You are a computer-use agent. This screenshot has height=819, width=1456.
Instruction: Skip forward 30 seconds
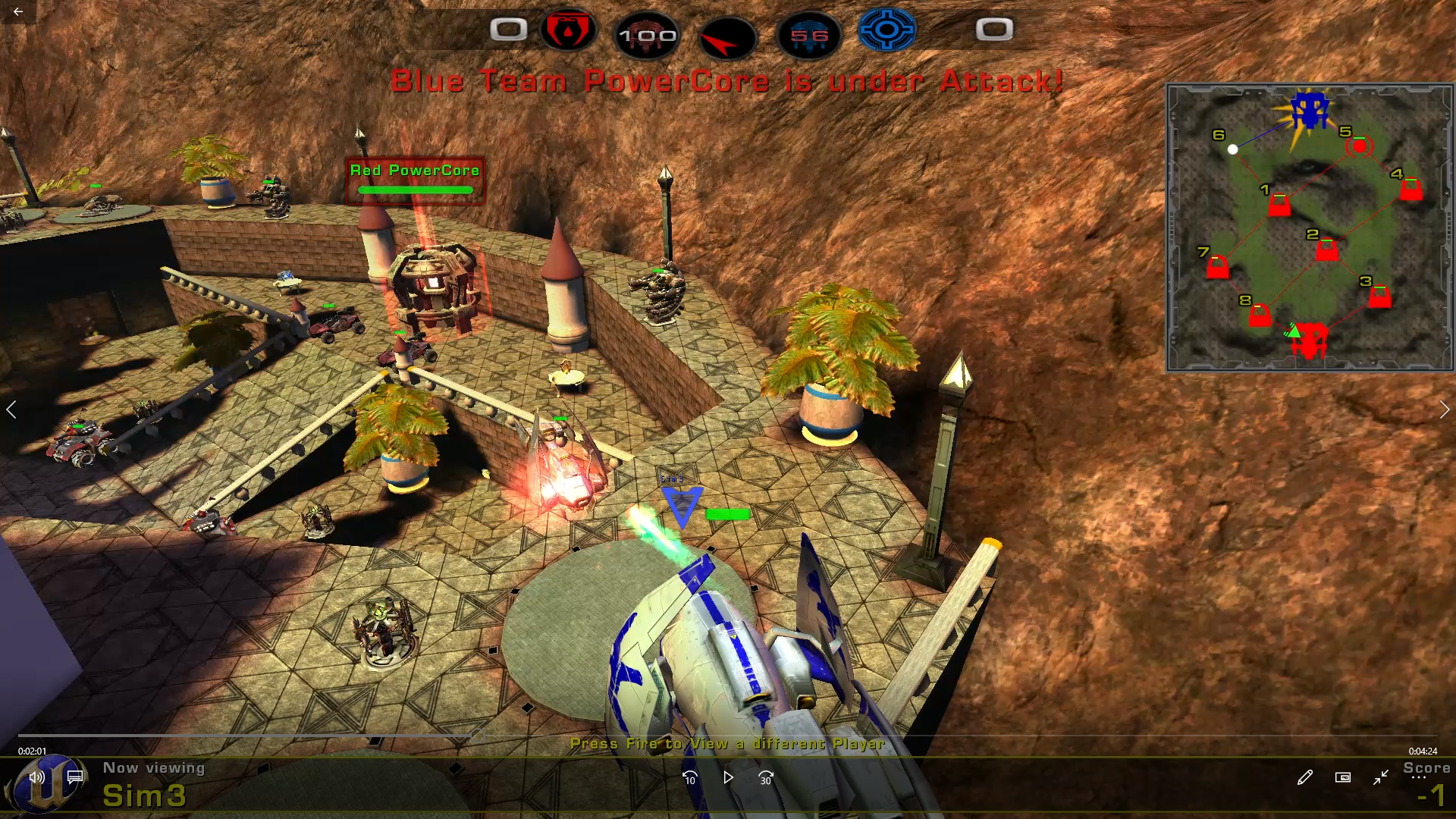[x=766, y=777]
